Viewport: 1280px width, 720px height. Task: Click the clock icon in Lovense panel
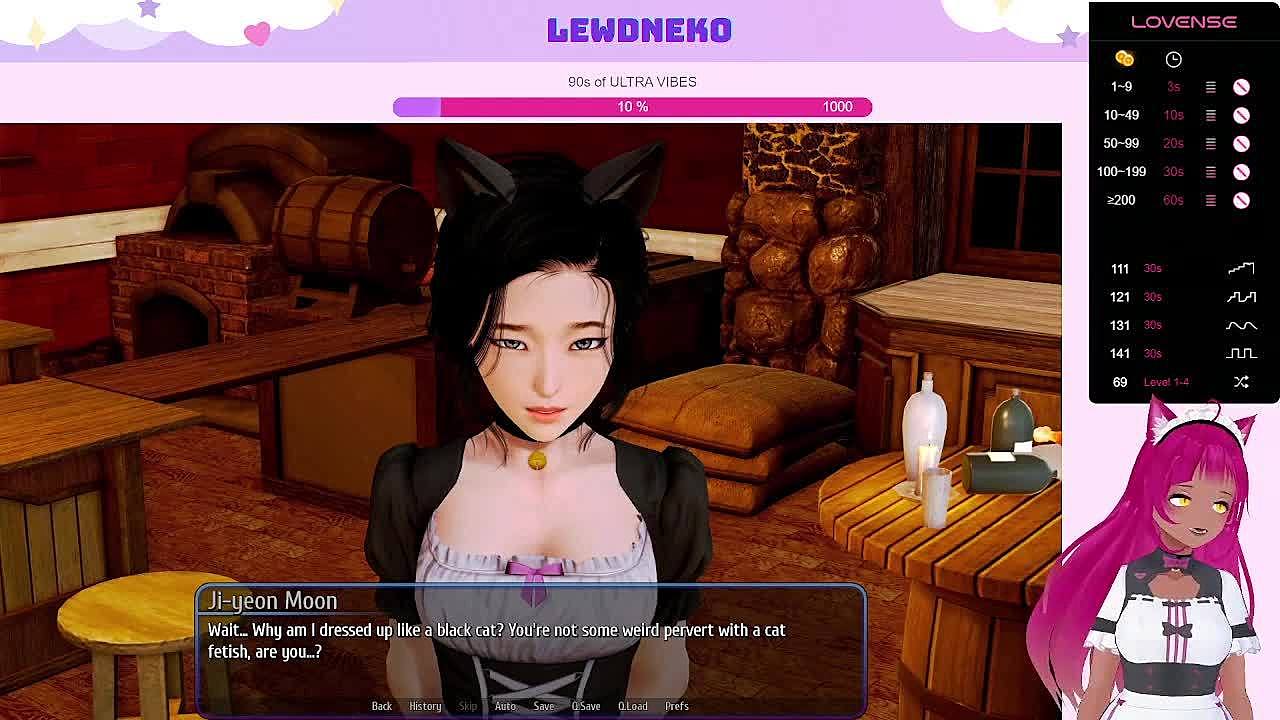[1174, 59]
